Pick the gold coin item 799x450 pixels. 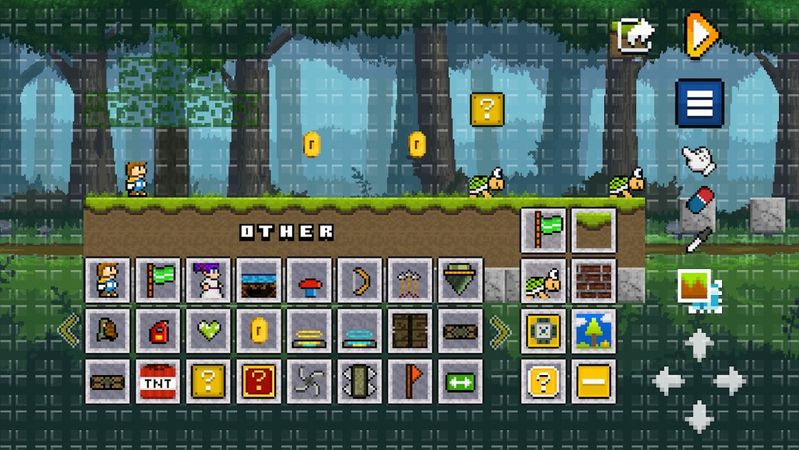[259, 330]
